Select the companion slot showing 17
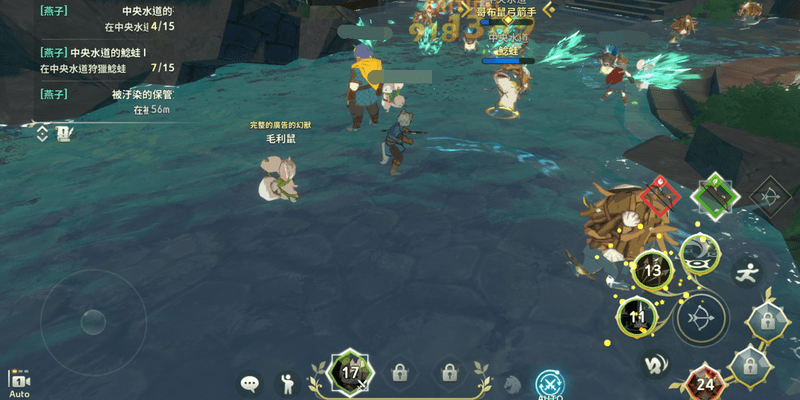Screen dimensions: 800x400 [x=350, y=372]
